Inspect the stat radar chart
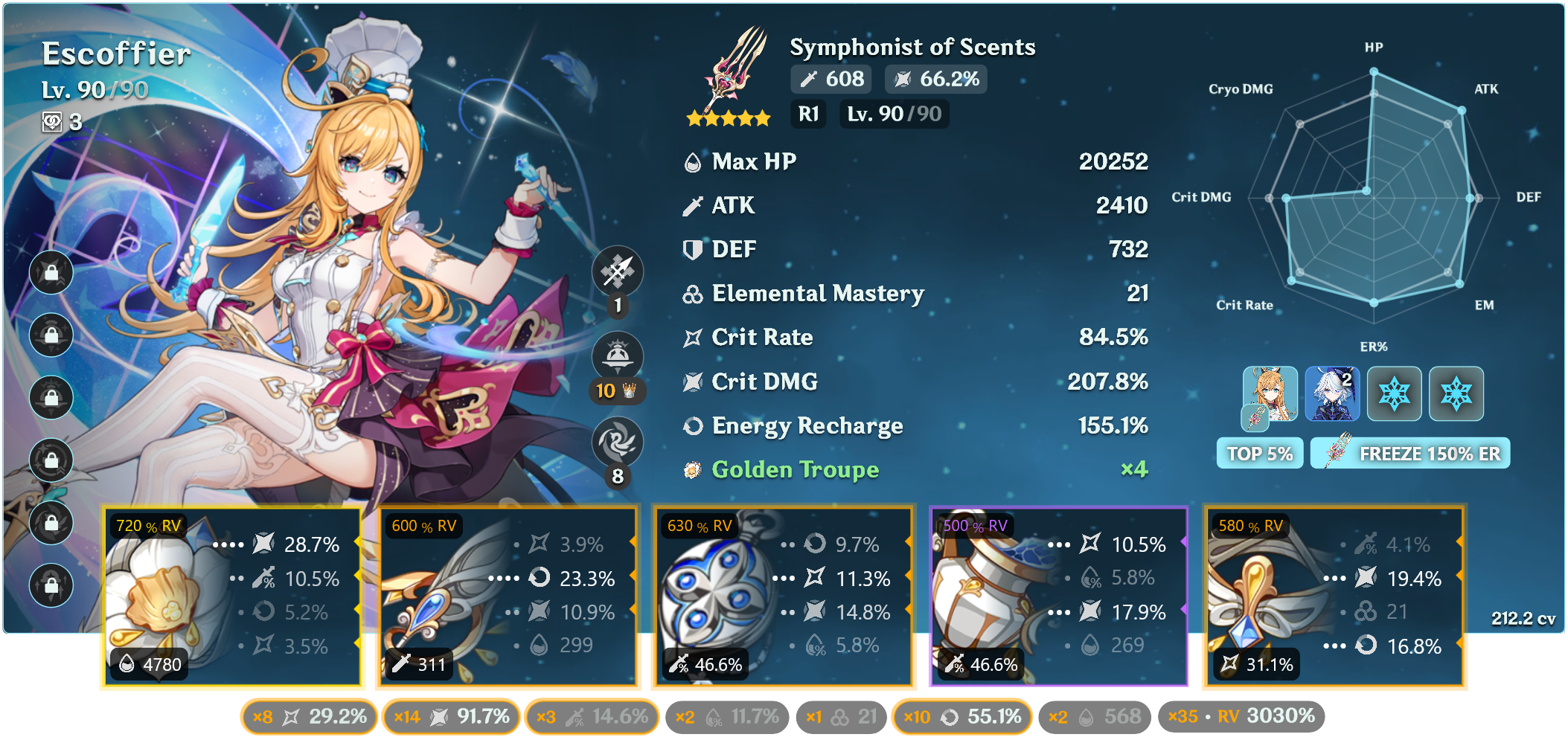 coord(1374,198)
